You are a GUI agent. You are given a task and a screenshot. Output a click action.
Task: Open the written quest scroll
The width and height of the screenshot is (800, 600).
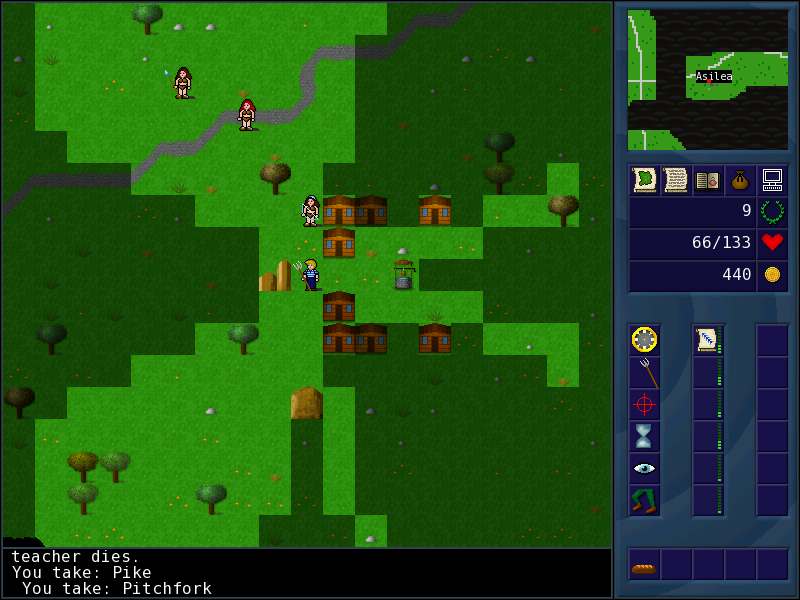[x=676, y=180]
